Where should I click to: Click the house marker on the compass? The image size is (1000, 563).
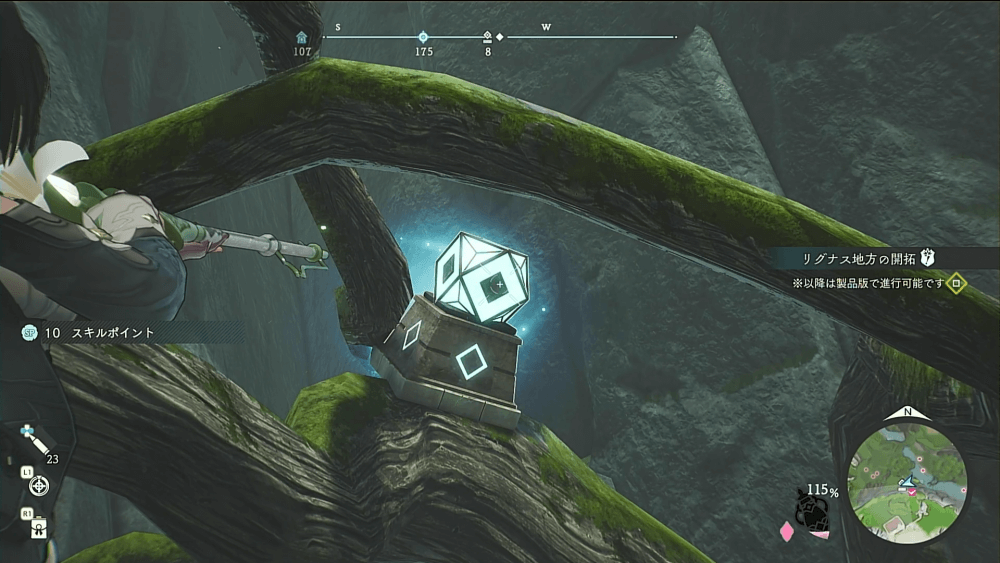click(x=302, y=37)
